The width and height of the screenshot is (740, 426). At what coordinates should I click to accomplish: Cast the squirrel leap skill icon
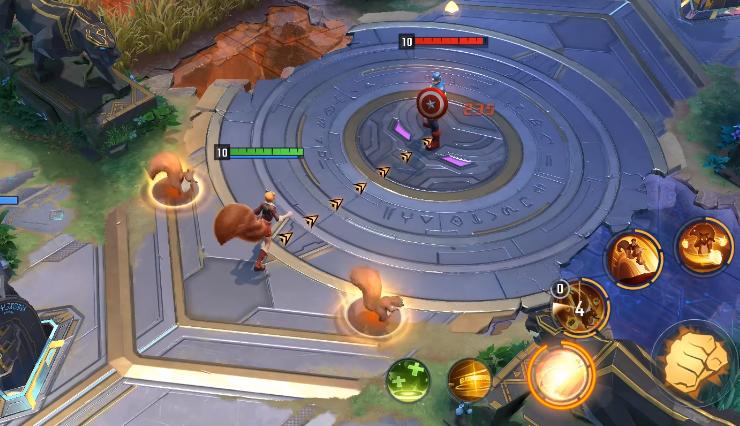pyautogui.click(x=633, y=258)
